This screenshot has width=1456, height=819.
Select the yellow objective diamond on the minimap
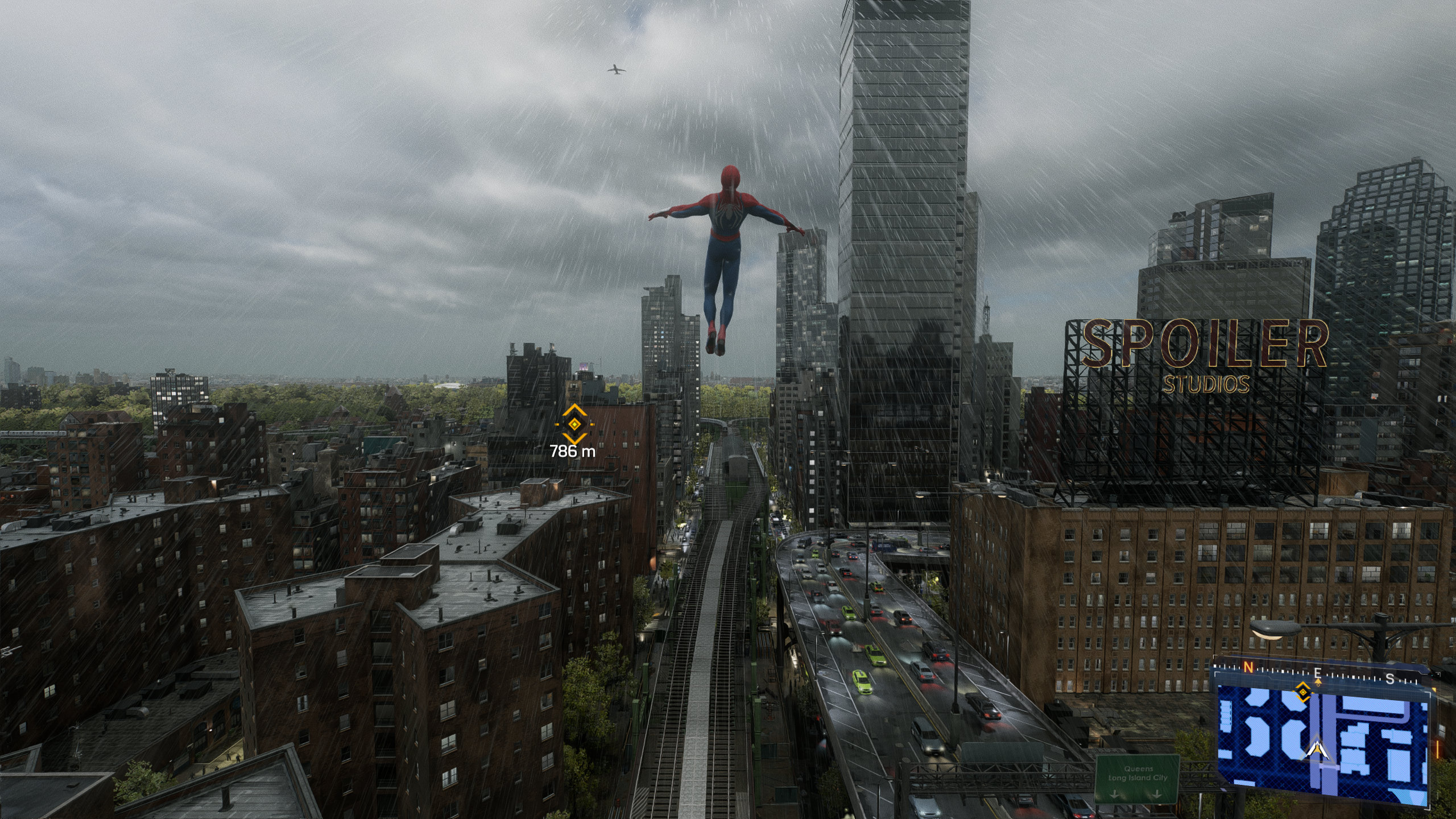1302,692
